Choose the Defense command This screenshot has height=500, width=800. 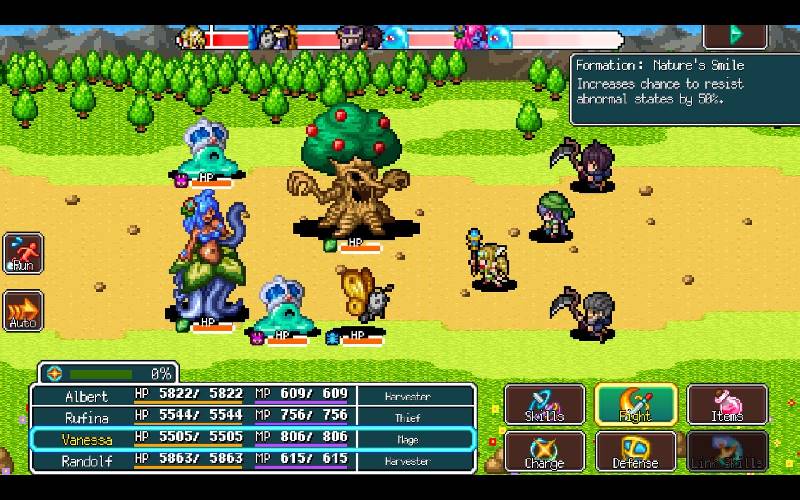click(x=636, y=451)
